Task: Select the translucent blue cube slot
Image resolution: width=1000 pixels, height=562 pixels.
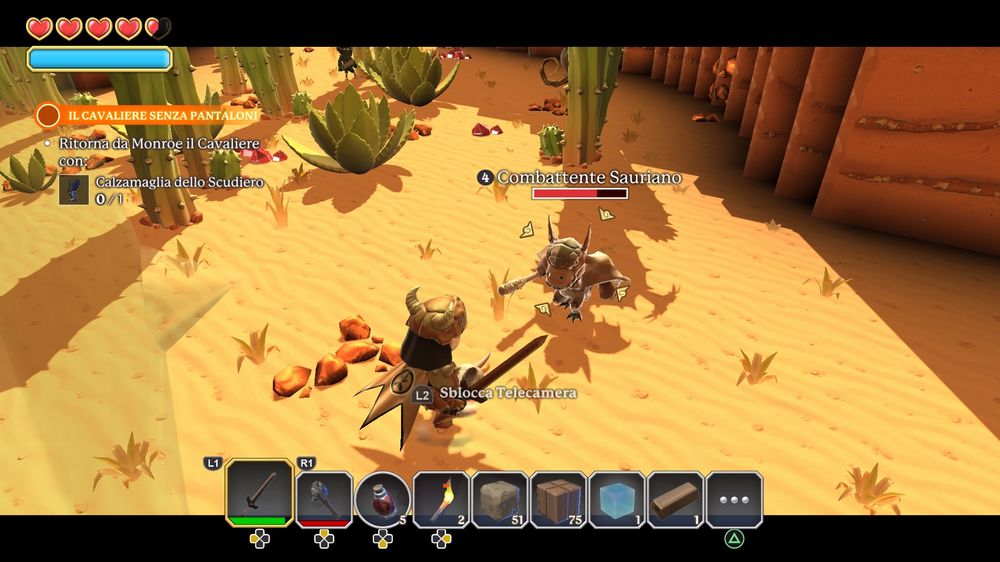Action: click(617, 498)
